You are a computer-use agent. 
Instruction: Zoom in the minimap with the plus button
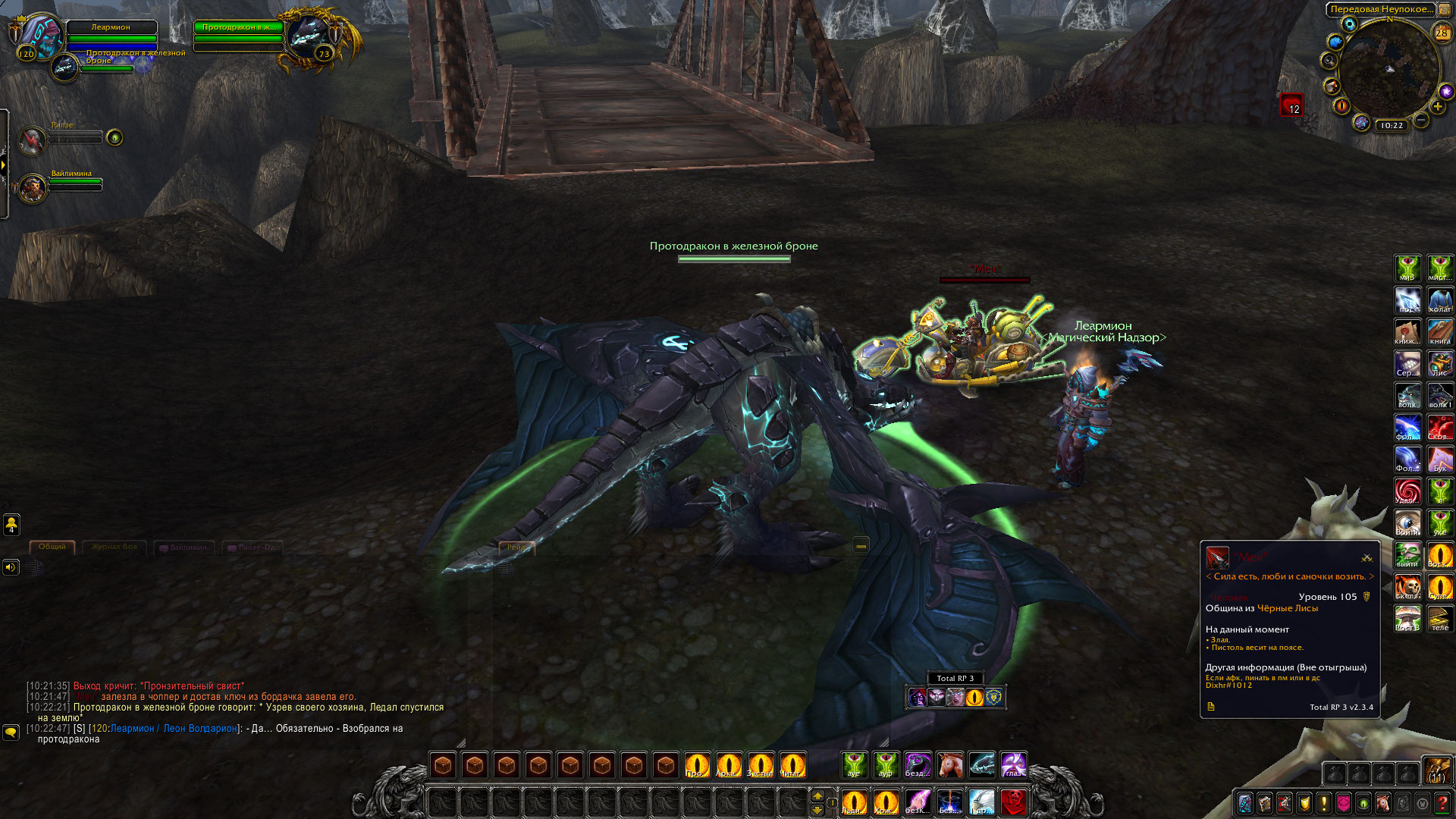pos(1438,107)
